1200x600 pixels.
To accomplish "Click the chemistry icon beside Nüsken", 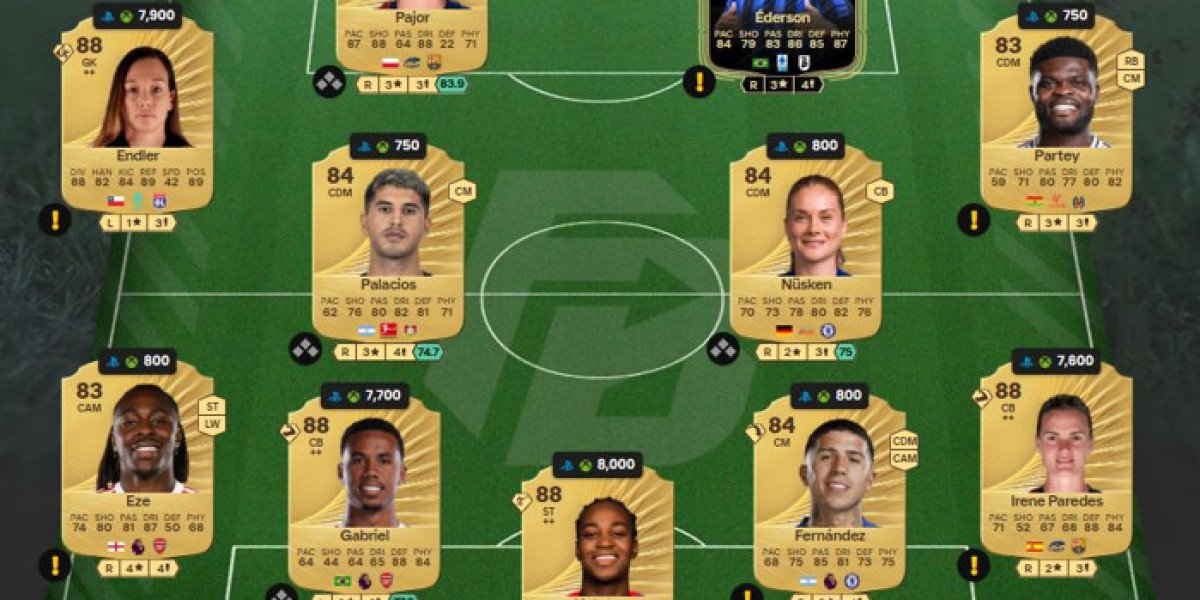I will (723, 349).
